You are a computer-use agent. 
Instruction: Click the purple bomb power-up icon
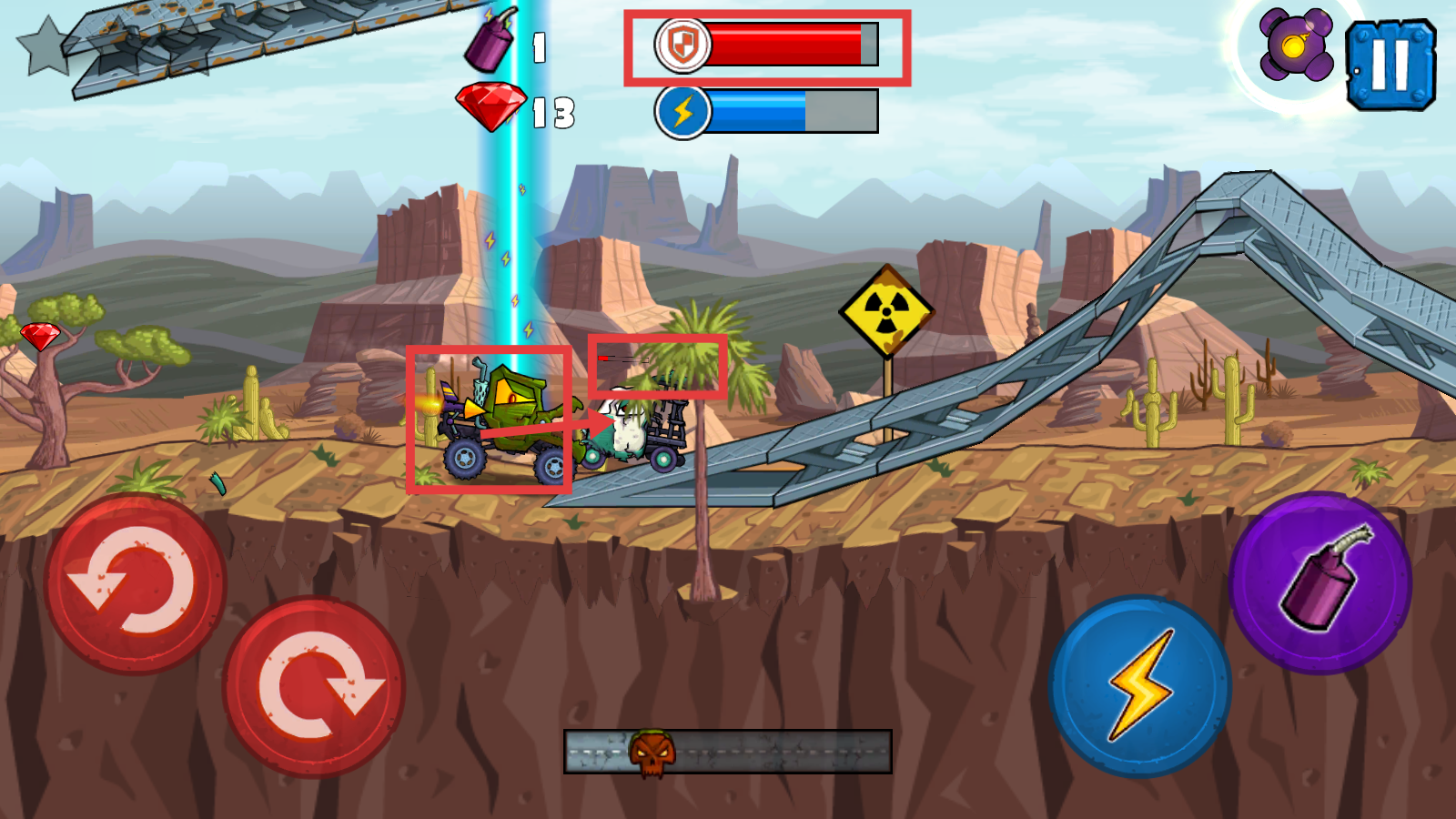[1296, 45]
